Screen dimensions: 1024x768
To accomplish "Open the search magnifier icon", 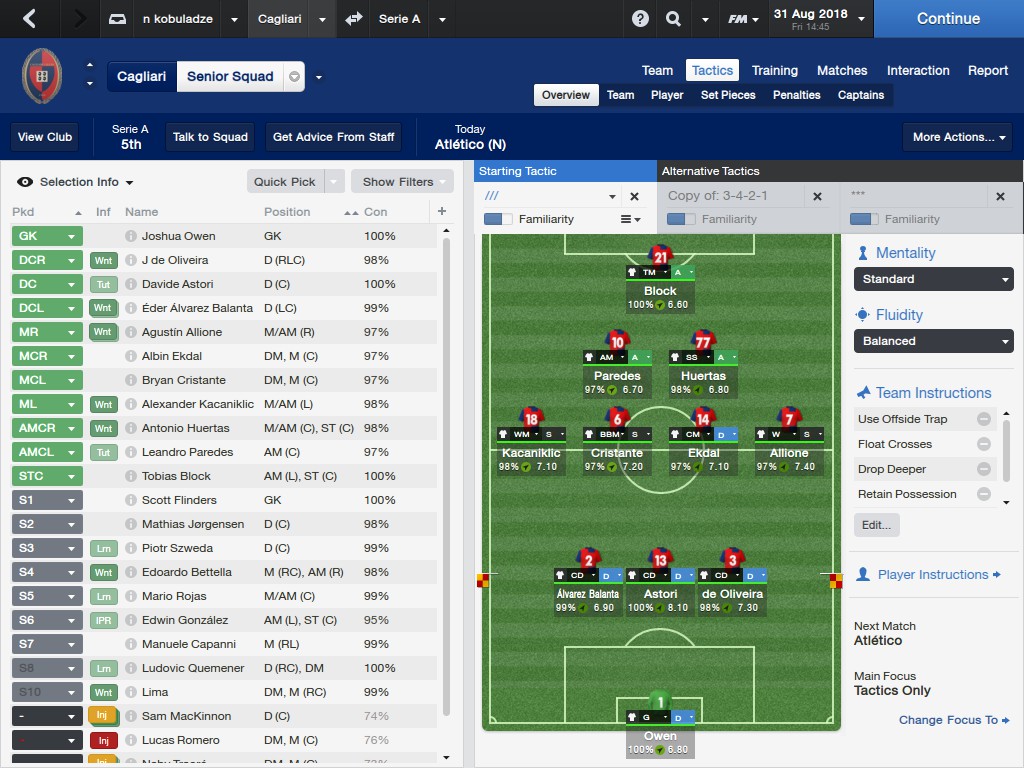I will [x=673, y=19].
